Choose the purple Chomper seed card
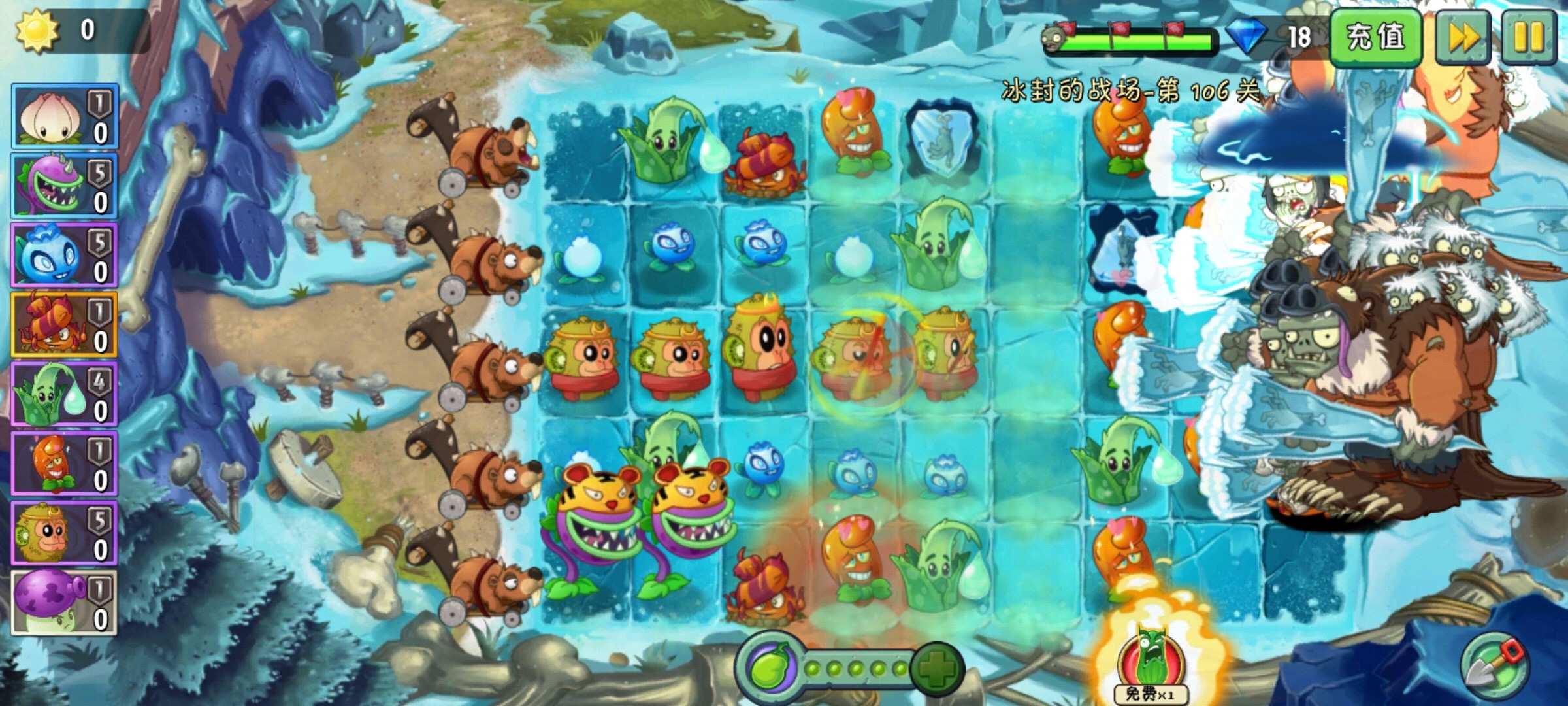Screen dimensions: 1568x706 (x=63, y=186)
